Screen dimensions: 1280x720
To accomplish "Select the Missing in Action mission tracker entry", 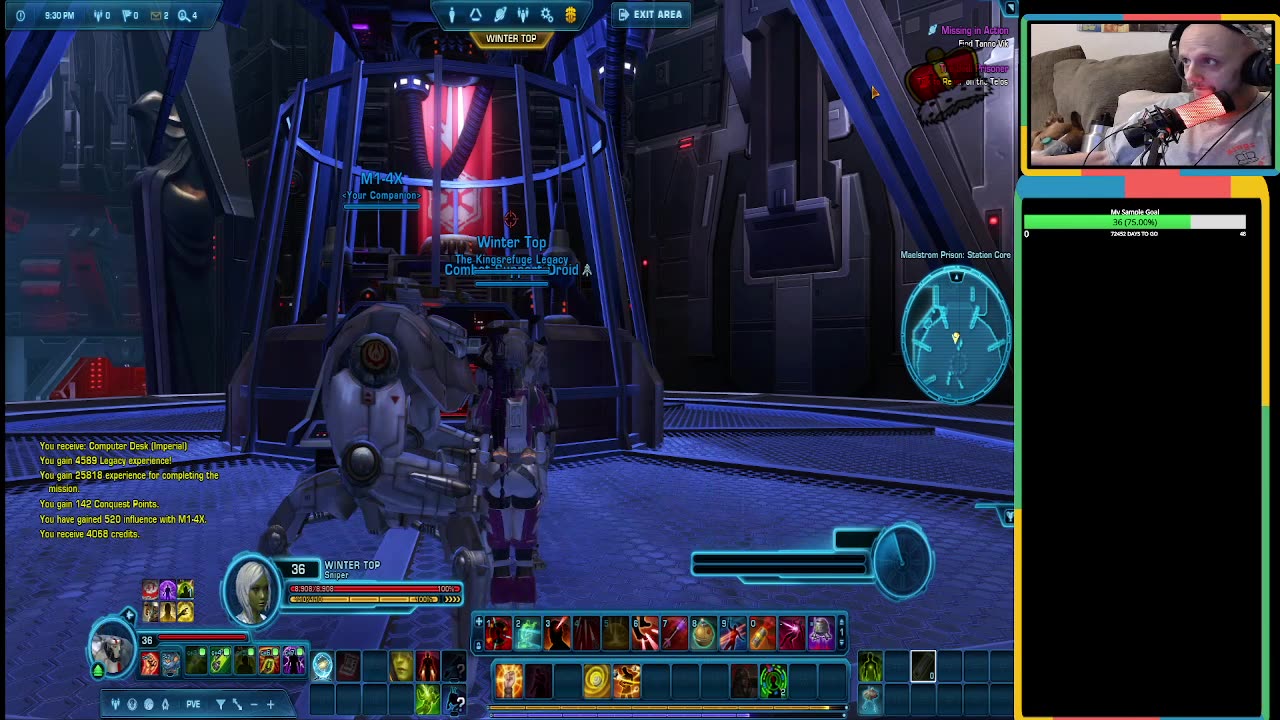I will click(x=973, y=31).
